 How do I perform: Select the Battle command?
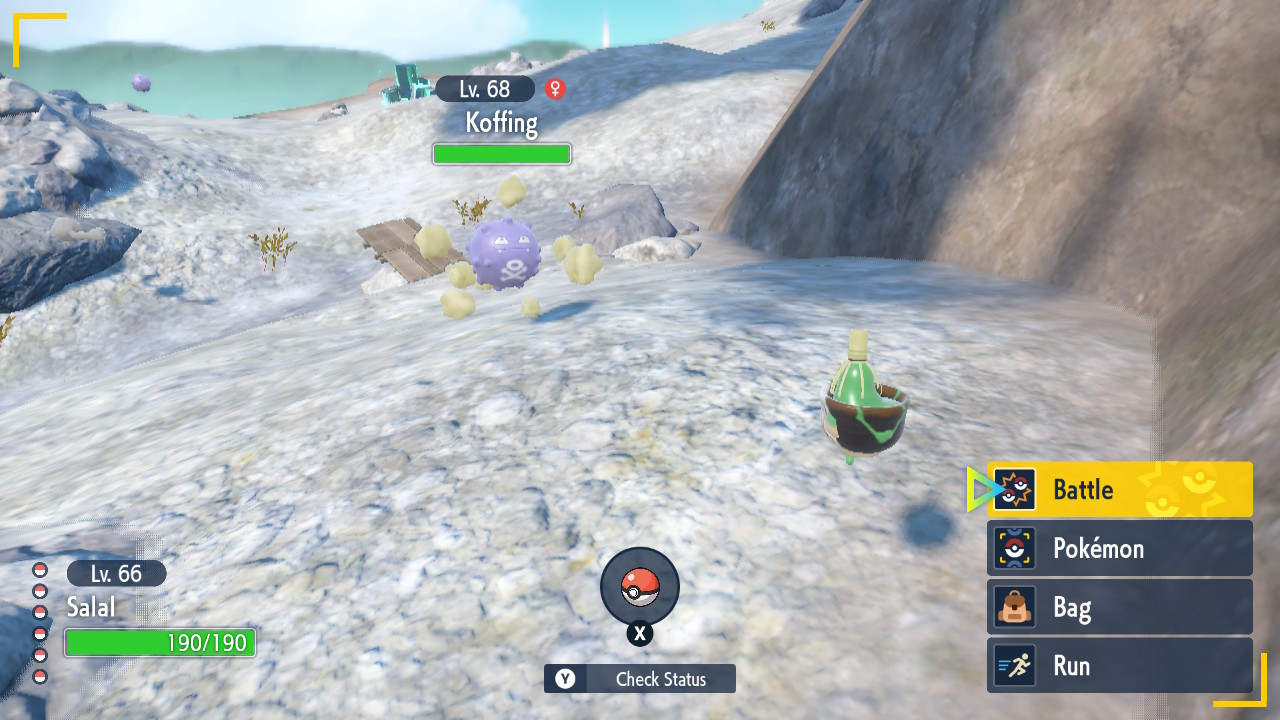(x=1120, y=489)
